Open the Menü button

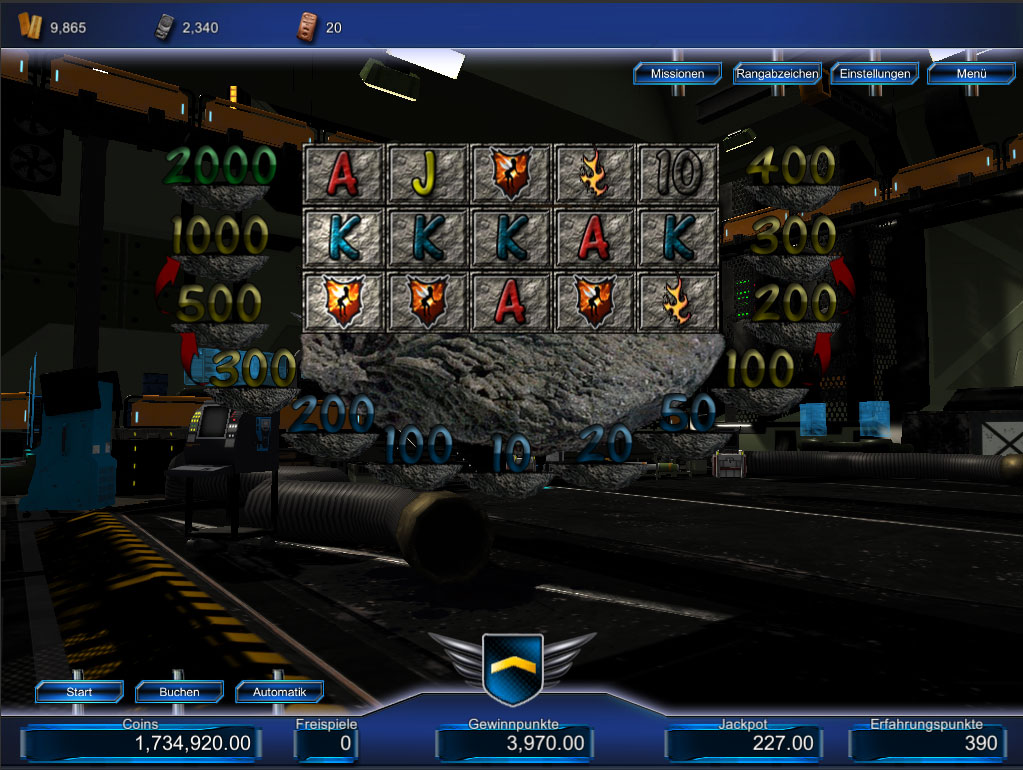point(971,73)
